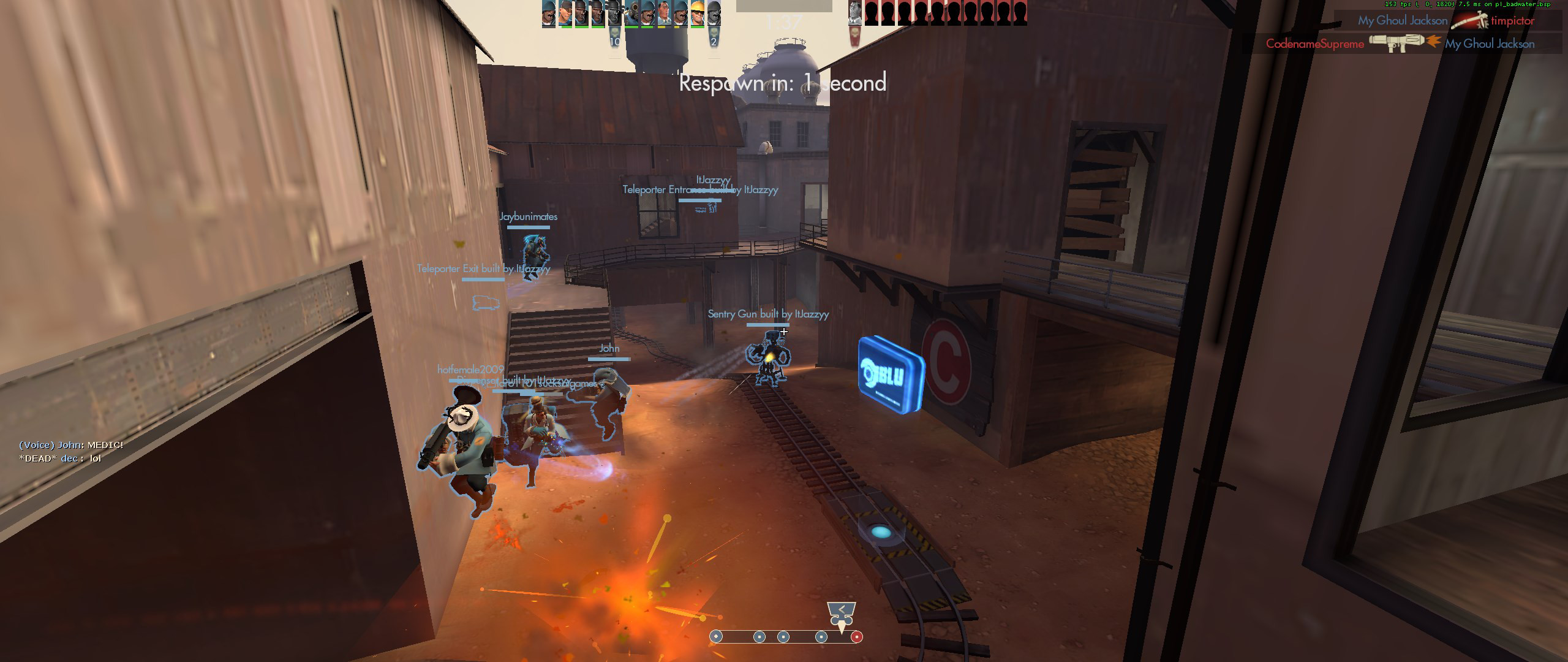
Task: Select the Engineer class portrait in the team HUD
Action: pos(697,13)
